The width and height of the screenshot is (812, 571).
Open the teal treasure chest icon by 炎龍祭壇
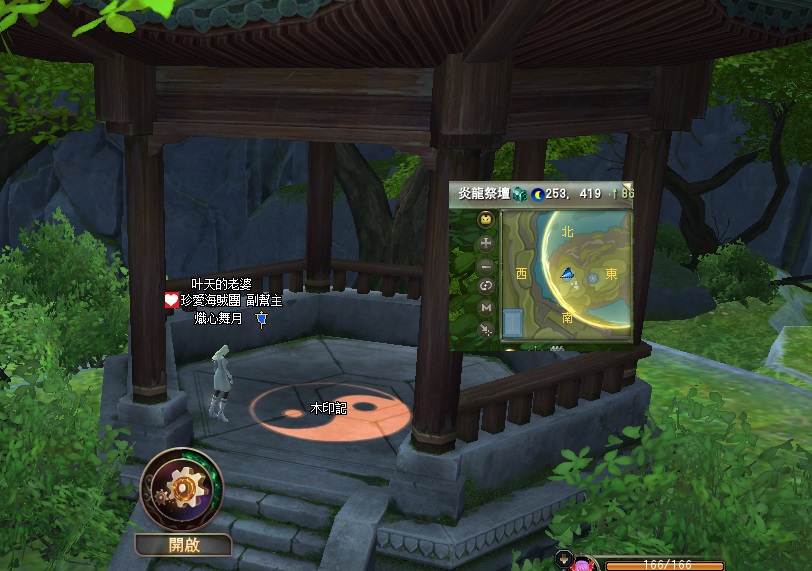tap(519, 194)
